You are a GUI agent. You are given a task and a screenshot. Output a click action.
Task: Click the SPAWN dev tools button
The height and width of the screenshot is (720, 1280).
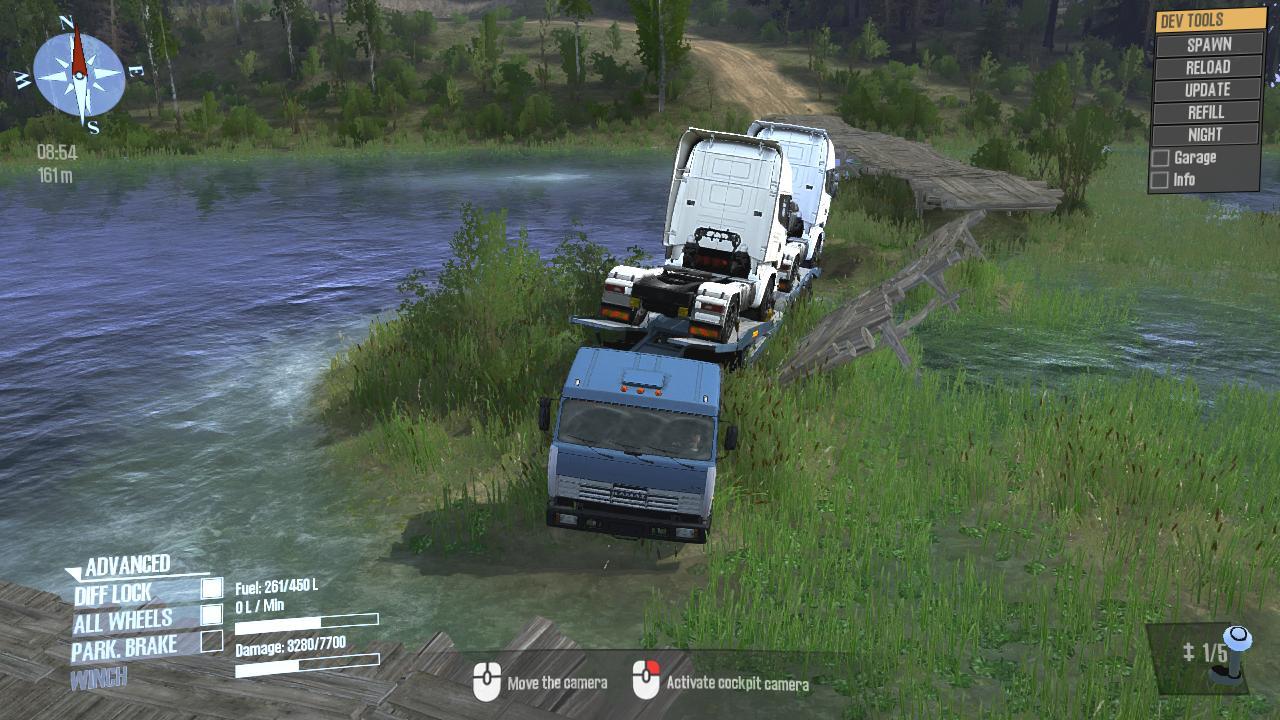1208,45
